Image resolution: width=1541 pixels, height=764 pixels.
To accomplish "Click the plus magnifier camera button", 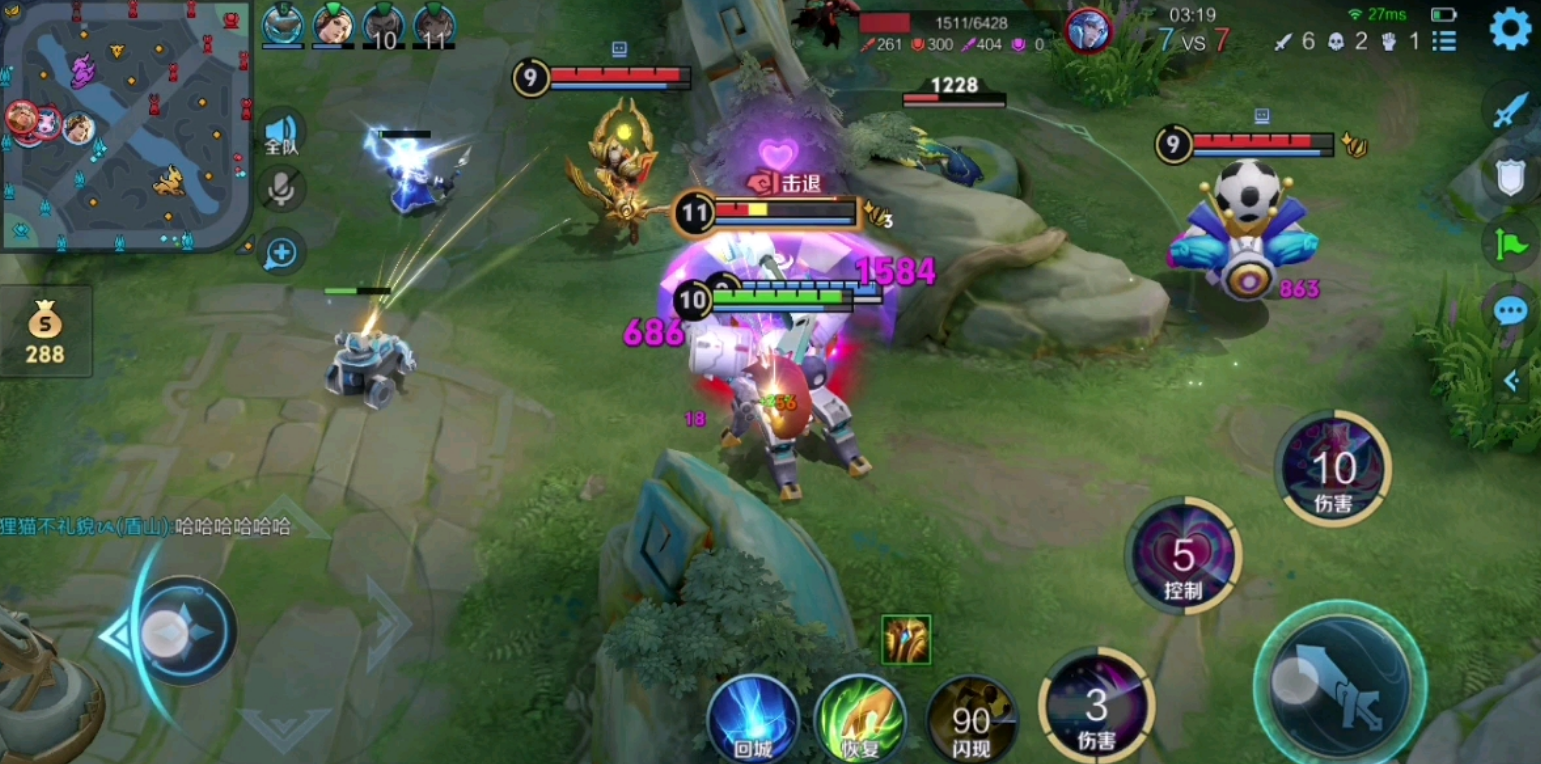I will coord(281,253).
